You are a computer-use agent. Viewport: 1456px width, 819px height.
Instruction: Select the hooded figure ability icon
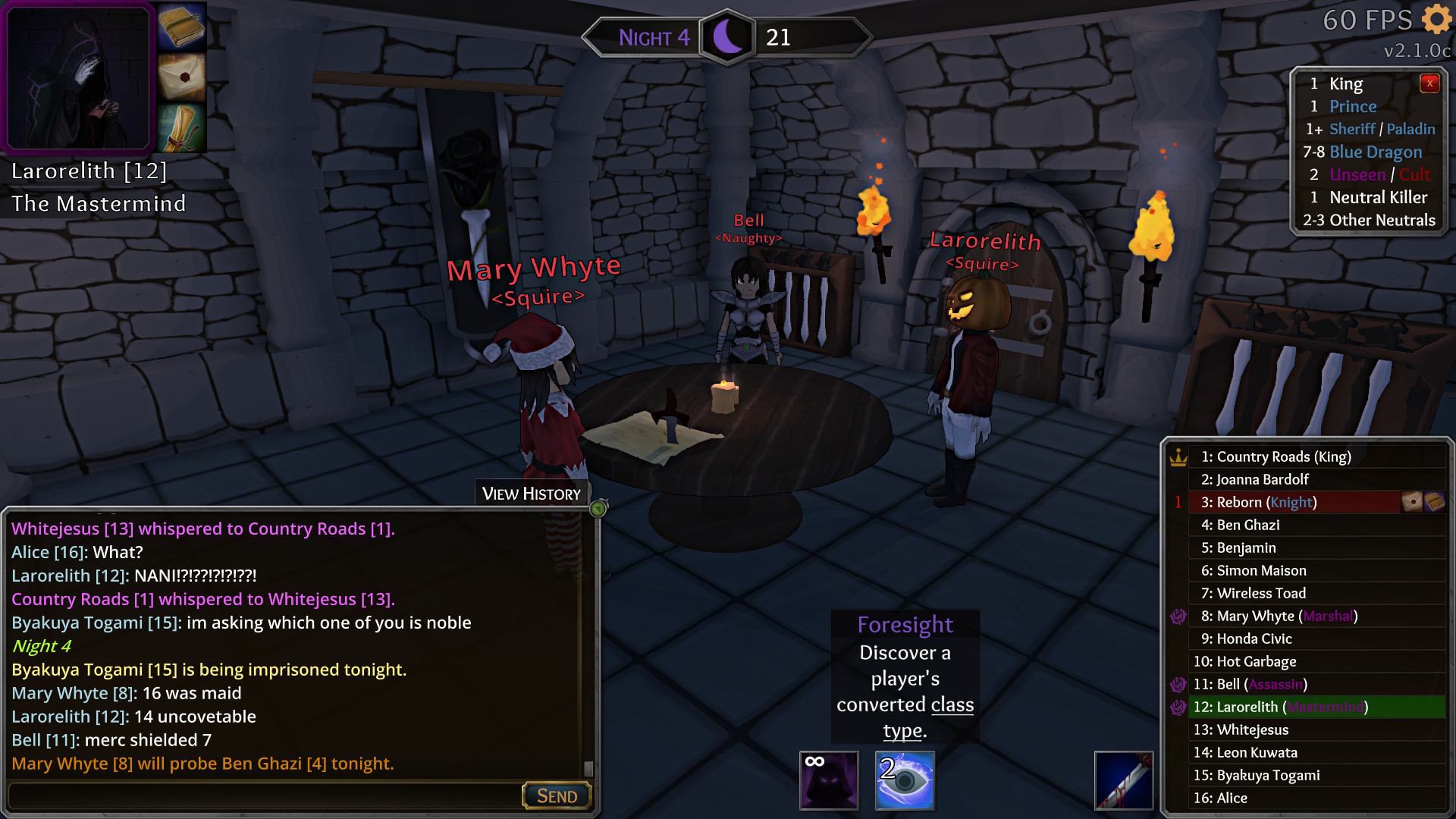click(x=829, y=780)
